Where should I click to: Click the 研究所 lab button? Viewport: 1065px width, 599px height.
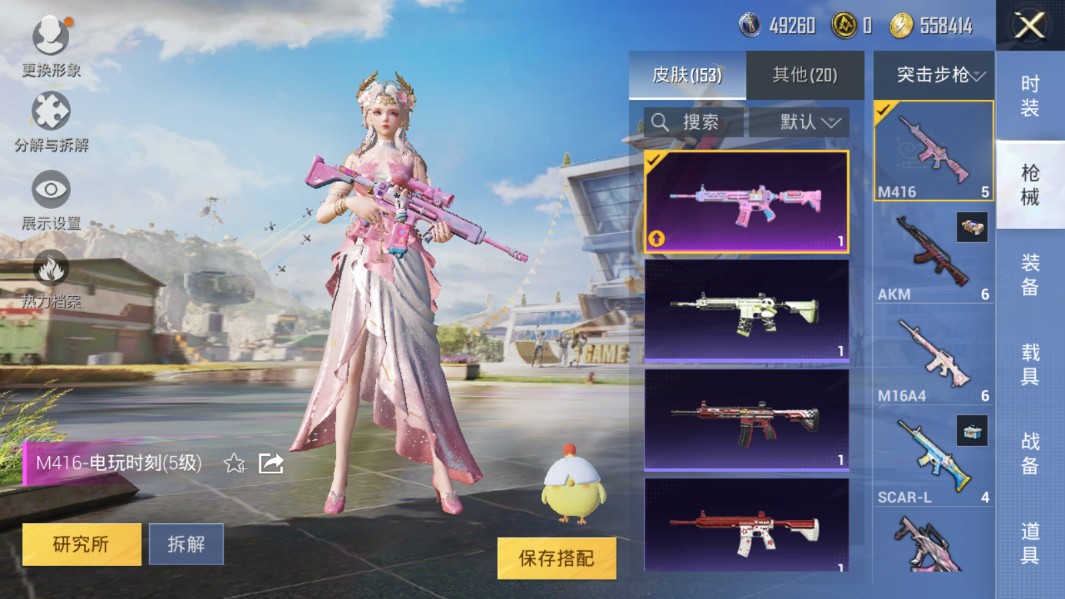[x=81, y=544]
